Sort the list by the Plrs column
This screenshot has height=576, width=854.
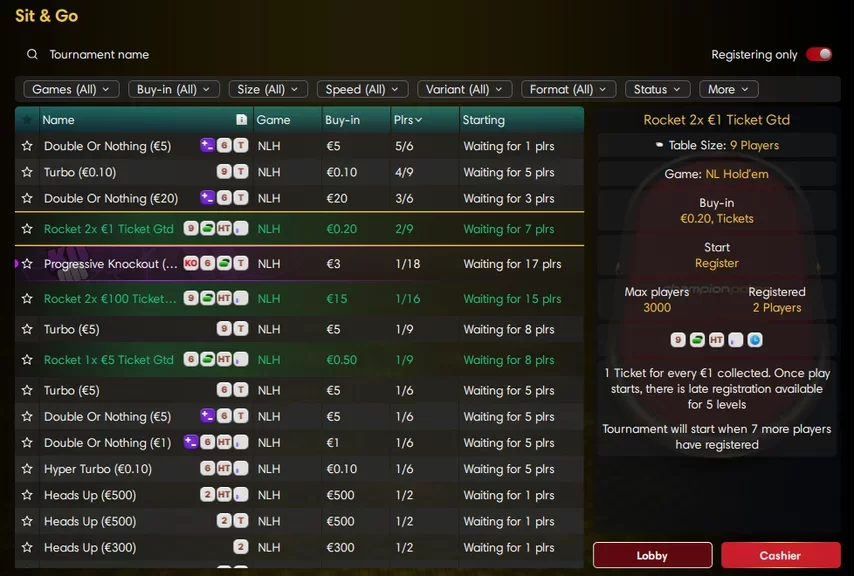pos(407,120)
